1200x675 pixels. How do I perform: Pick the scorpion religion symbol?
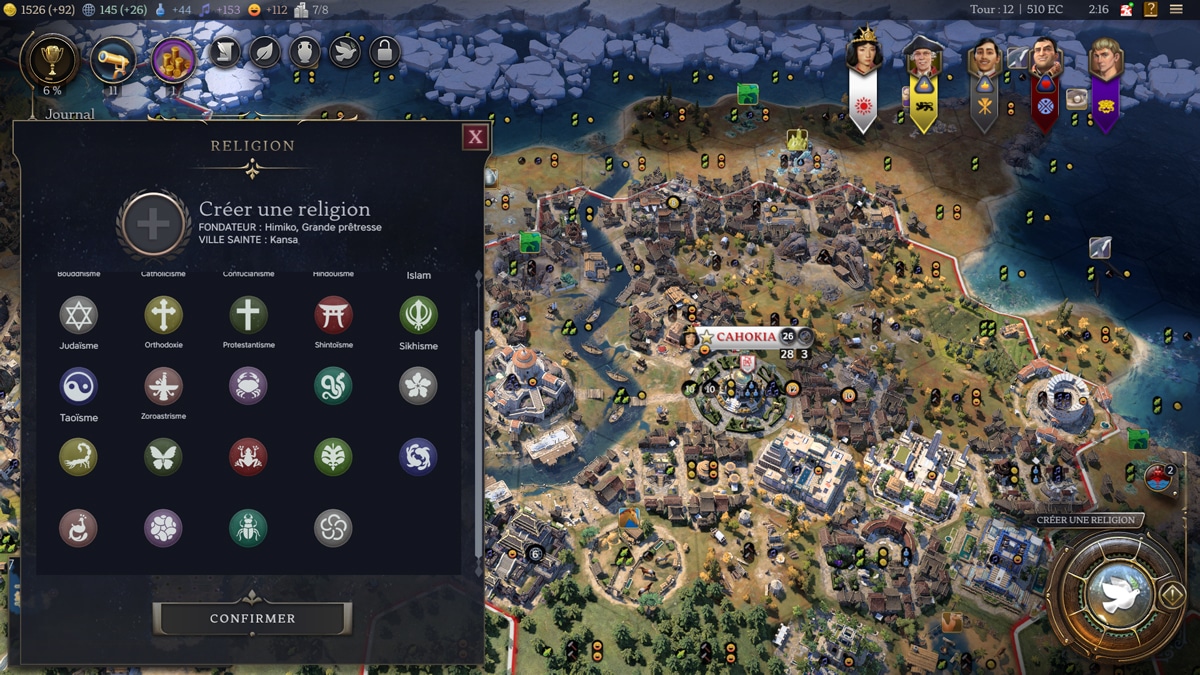(x=78, y=457)
